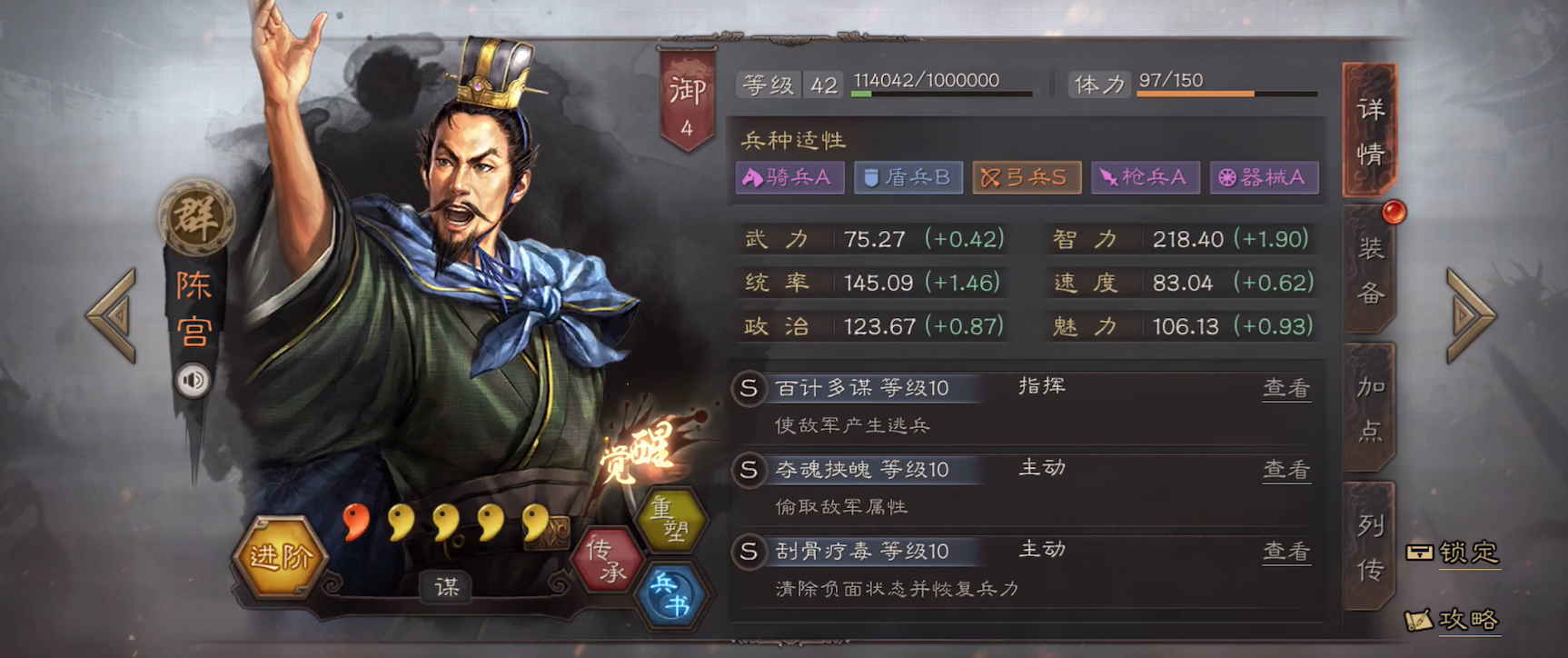Select the 骑兵A cavalry aptitude
The height and width of the screenshot is (658, 1568).
[x=789, y=177]
